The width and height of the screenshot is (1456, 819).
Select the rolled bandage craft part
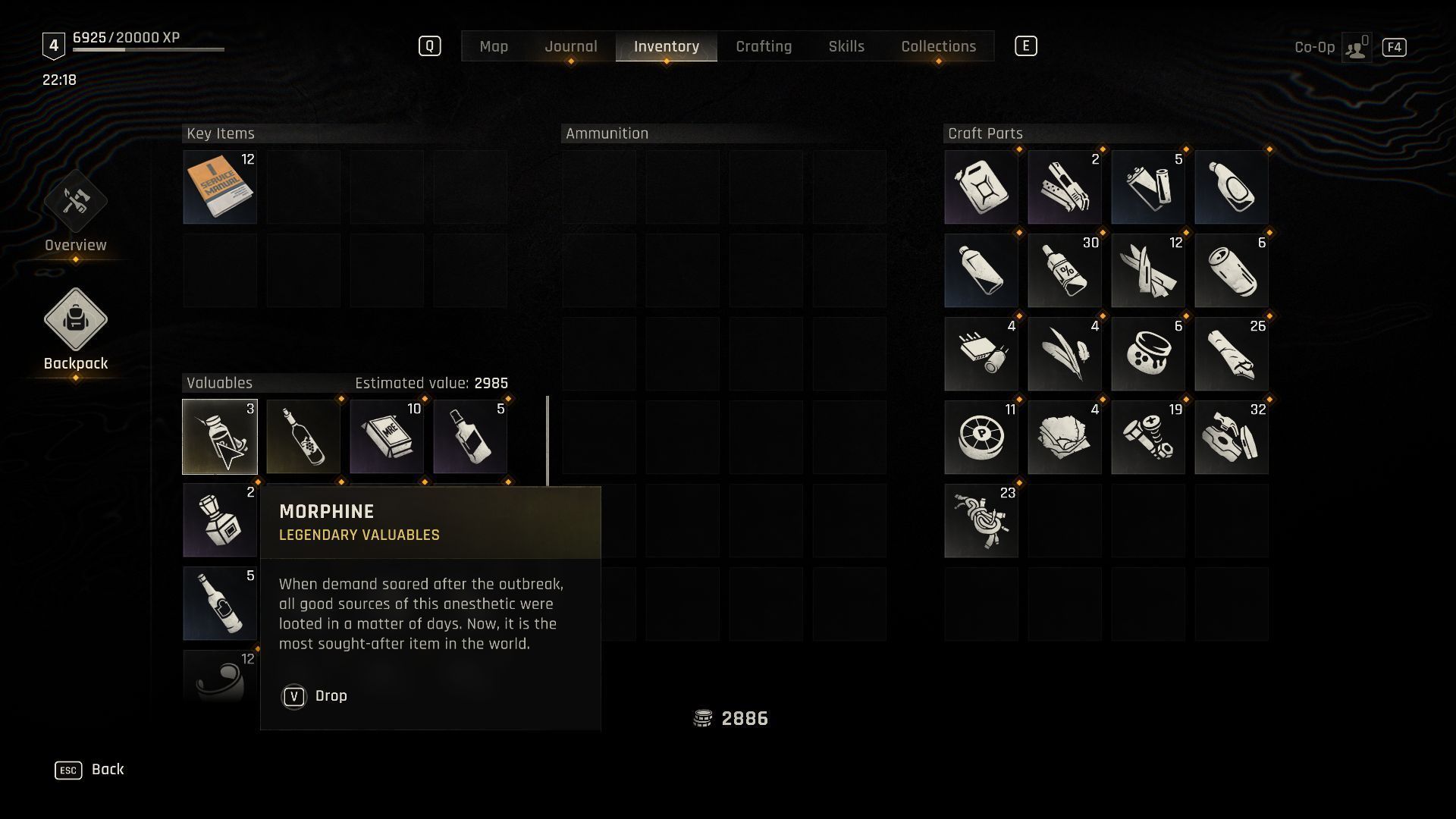pos(1232,354)
